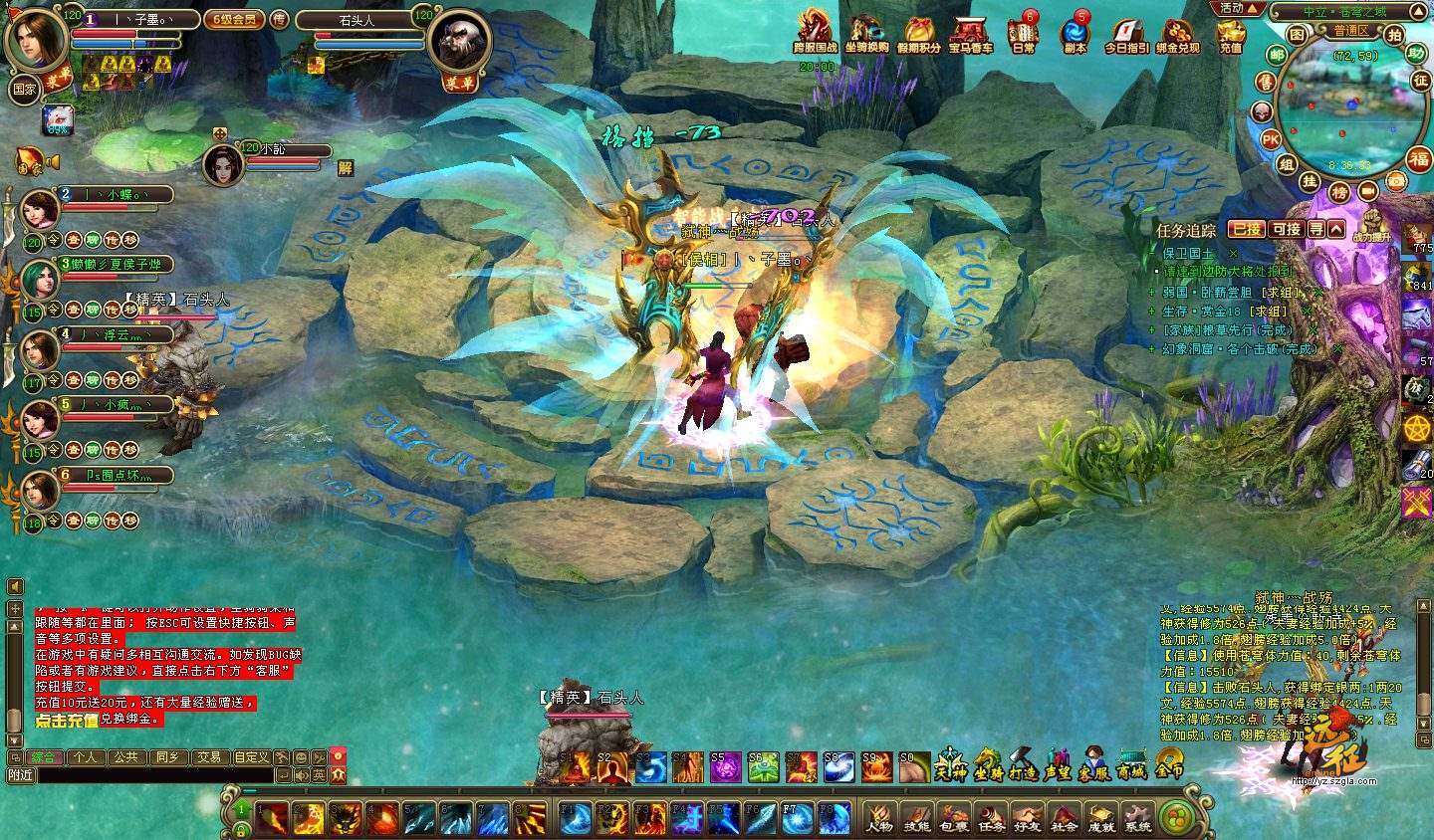Open the mail button 邮 by the minimap

(x=1277, y=57)
